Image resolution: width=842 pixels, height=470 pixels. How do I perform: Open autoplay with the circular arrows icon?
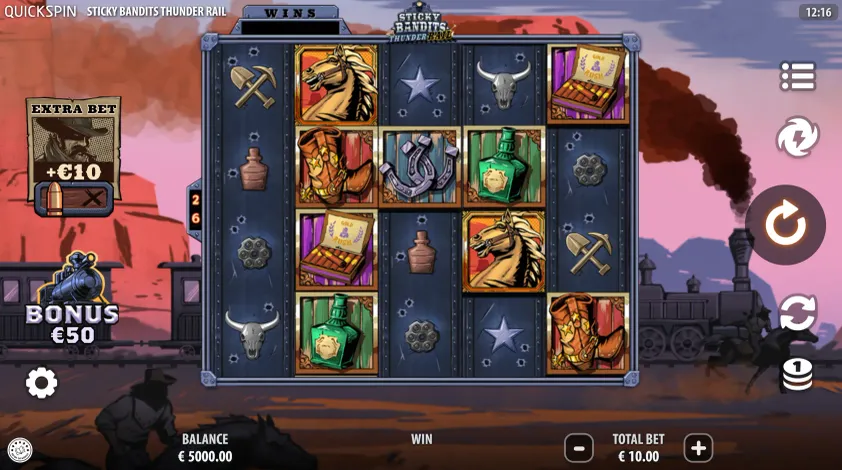[x=797, y=313]
